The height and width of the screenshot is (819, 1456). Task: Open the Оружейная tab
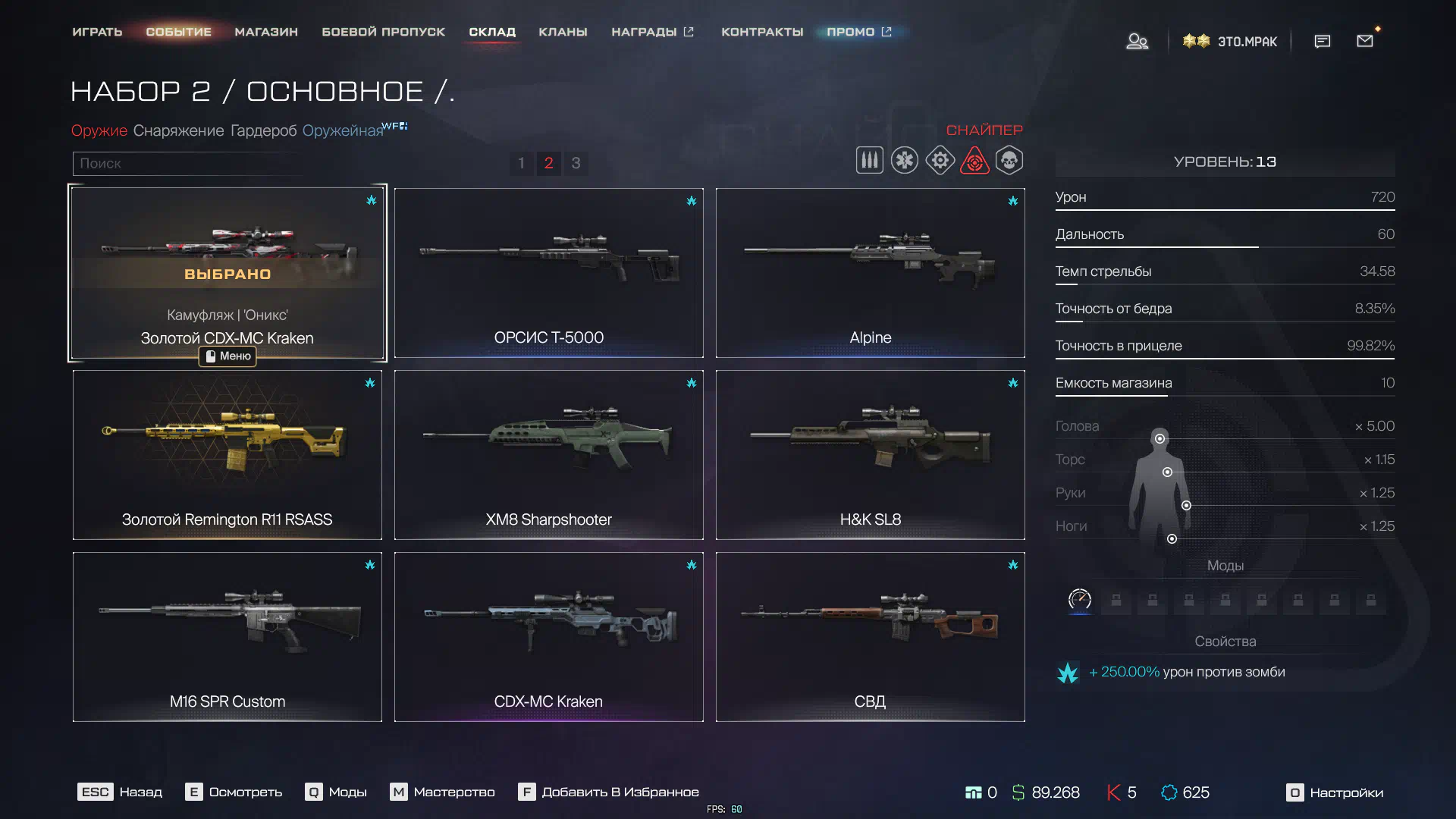pos(343,130)
